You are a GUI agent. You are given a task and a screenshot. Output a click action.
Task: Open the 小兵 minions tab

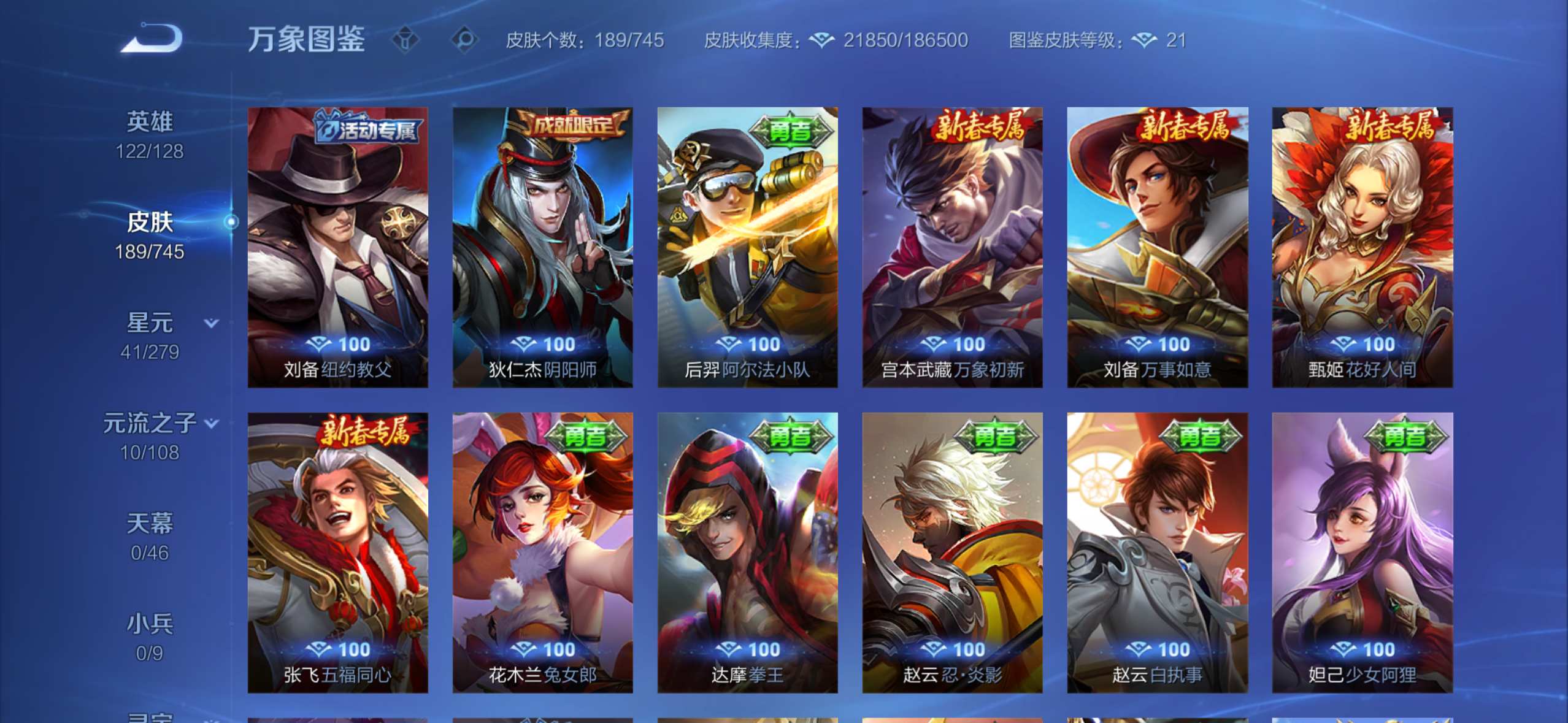click(x=150, y=637)
